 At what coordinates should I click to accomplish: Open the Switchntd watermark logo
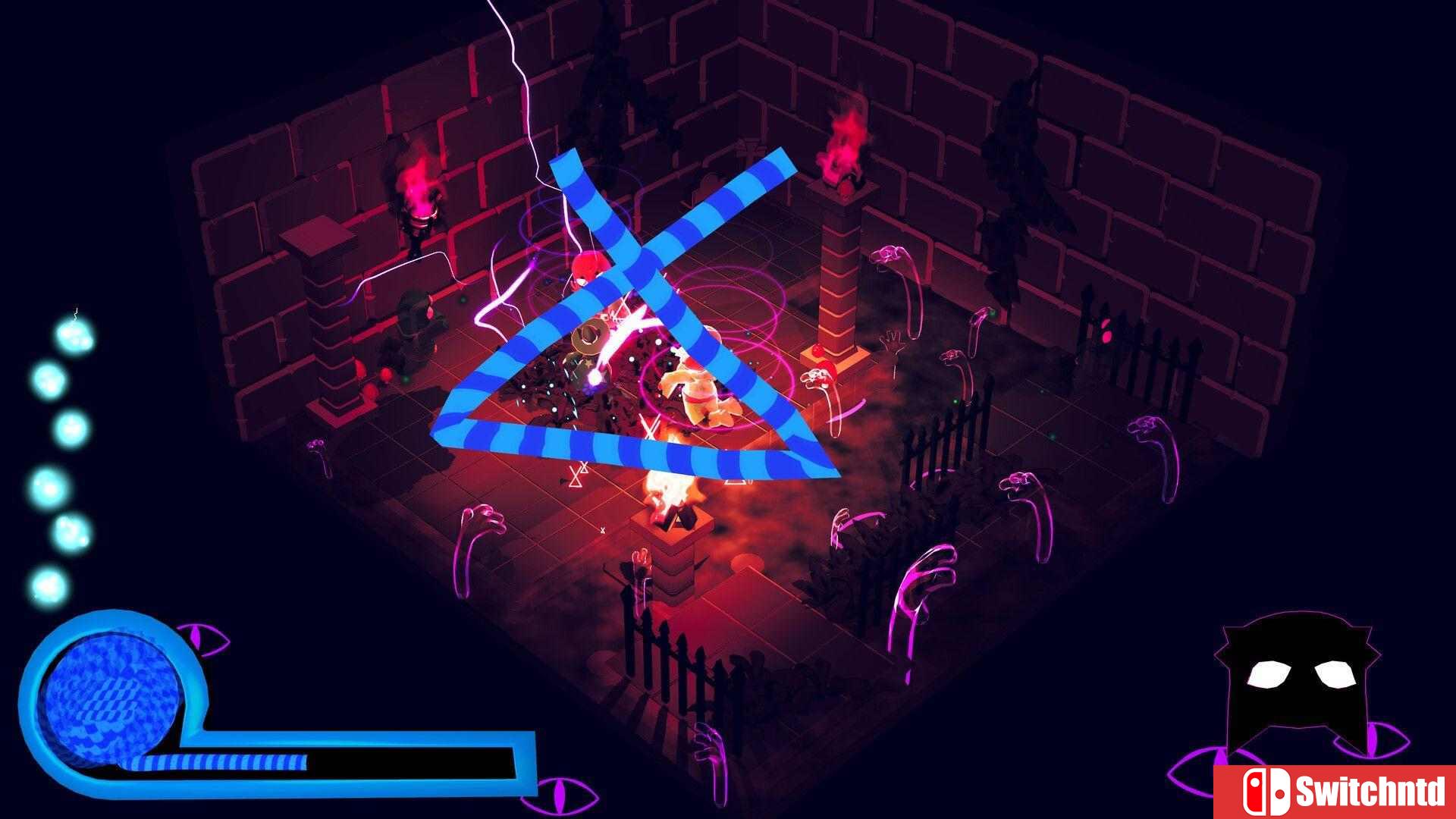point(1336,792)
